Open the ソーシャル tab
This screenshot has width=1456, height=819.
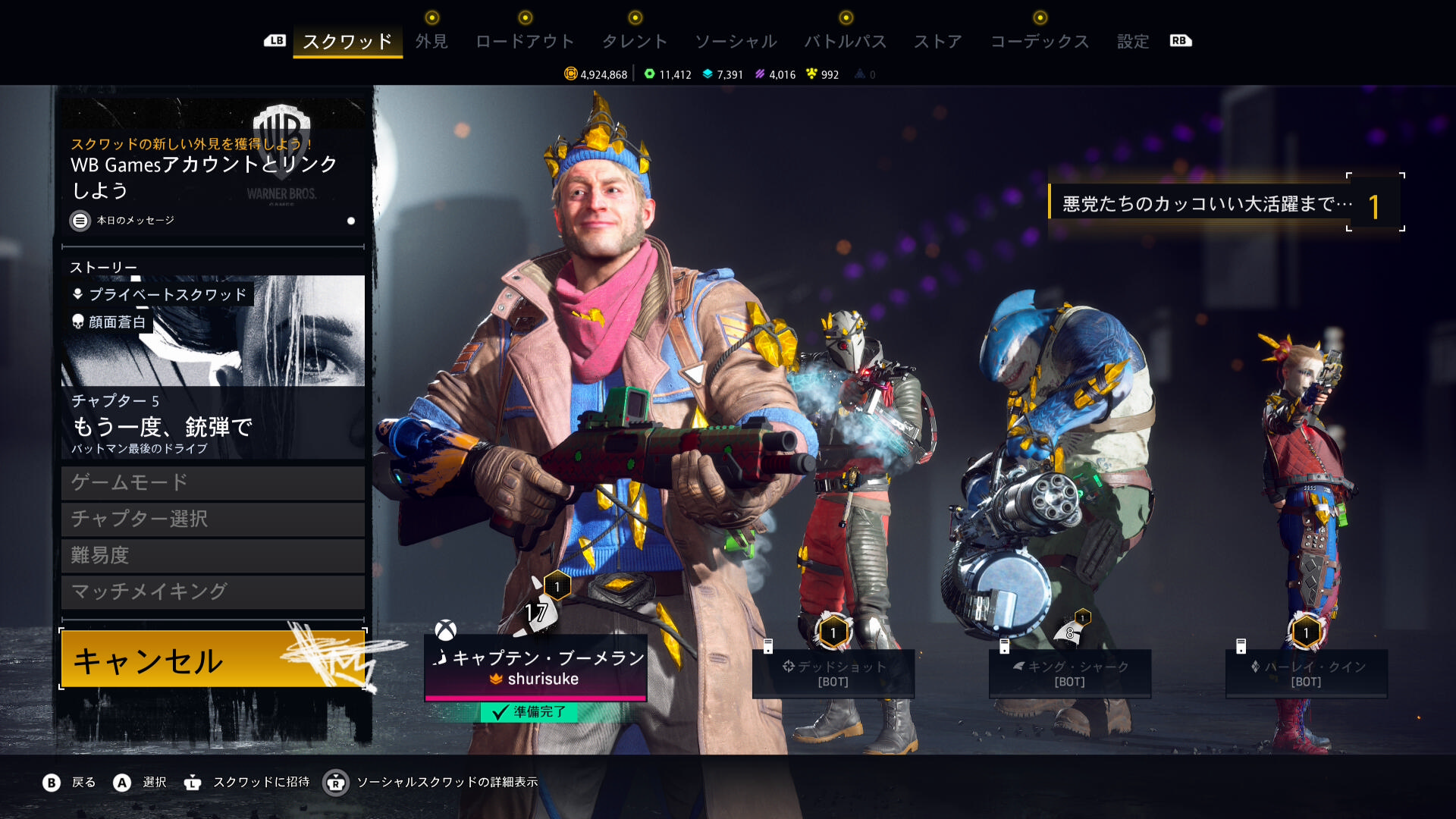[x=736, y=42]
